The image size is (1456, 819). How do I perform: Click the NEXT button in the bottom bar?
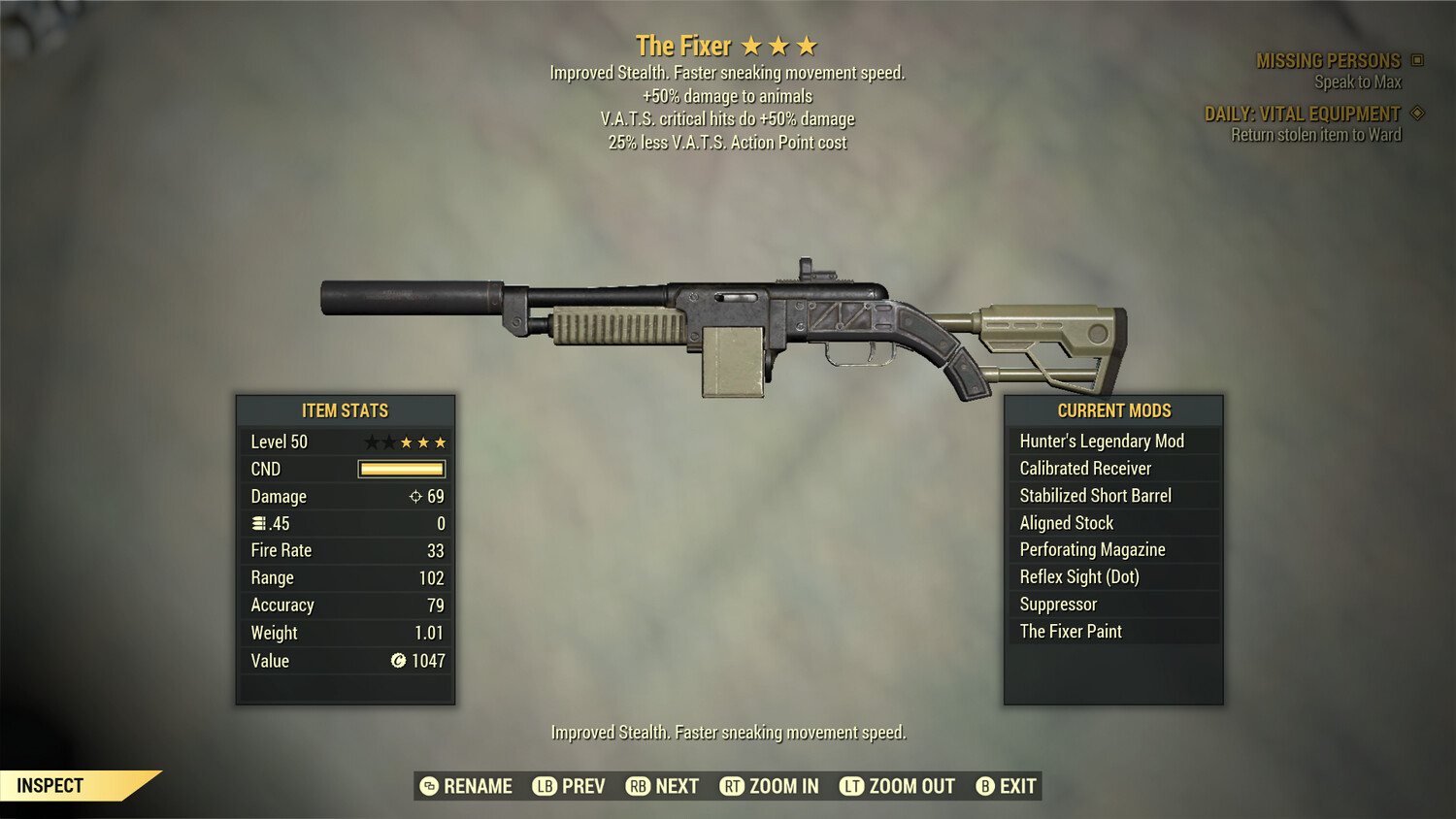tap(675, 786)
